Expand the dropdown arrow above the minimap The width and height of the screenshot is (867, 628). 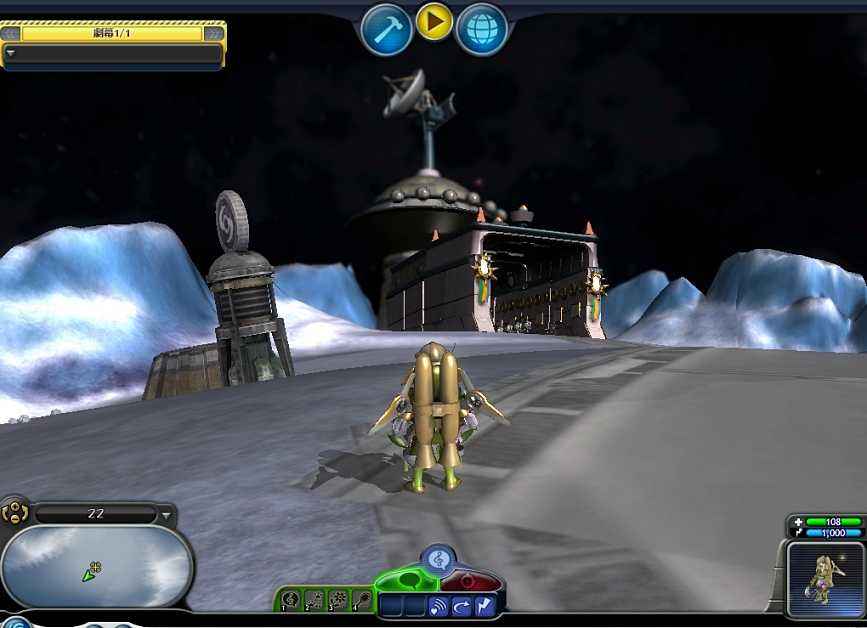[166, 516]
